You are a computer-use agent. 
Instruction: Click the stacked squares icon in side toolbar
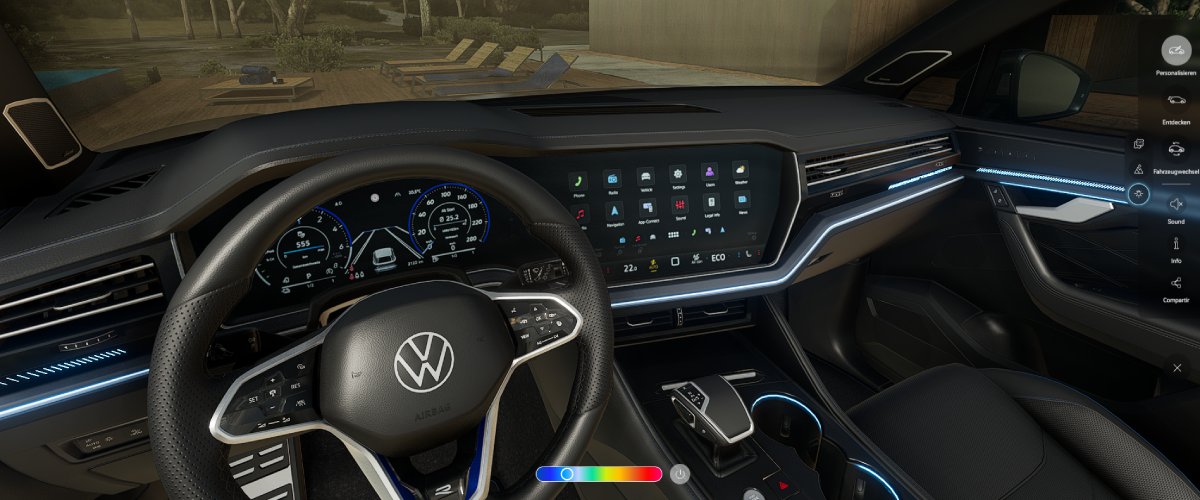(1139, 144)
